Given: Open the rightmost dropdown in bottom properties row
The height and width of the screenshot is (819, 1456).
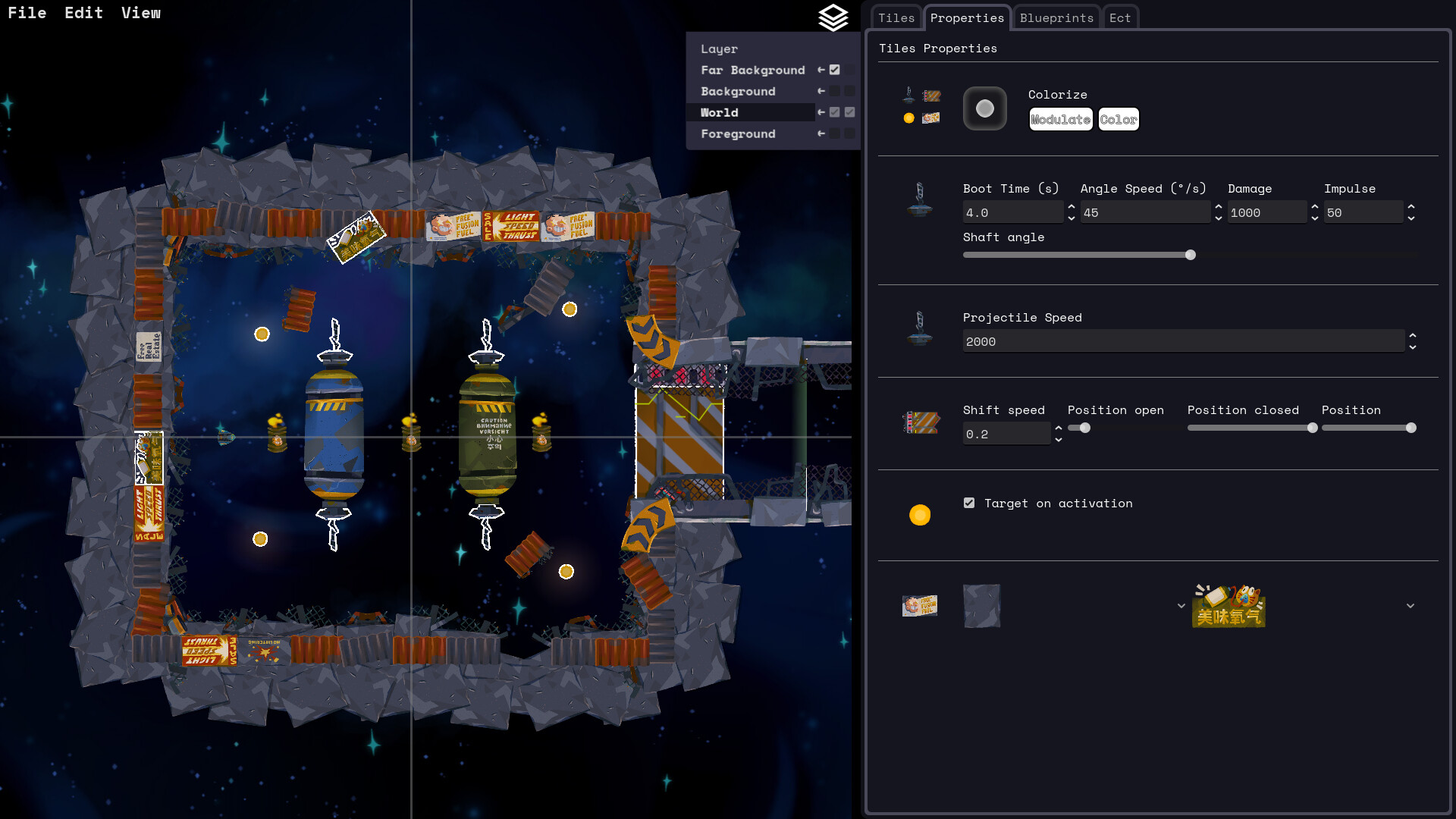Looking at the screenshot, I should point(1410,606).
